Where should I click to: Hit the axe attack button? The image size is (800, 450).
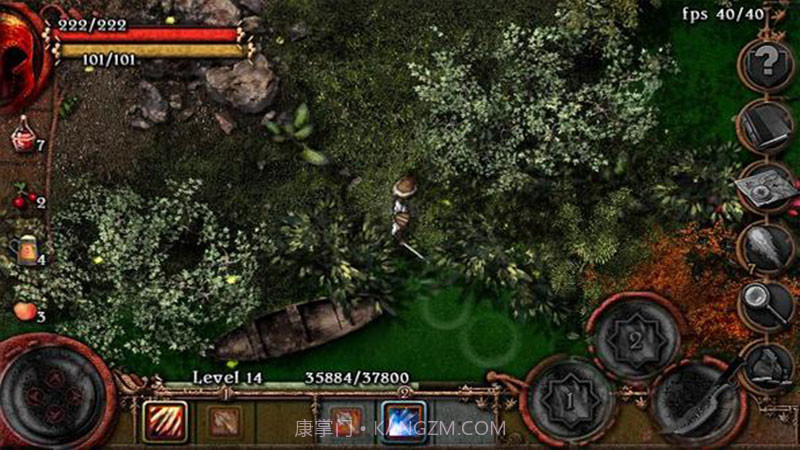coord(698,402)
